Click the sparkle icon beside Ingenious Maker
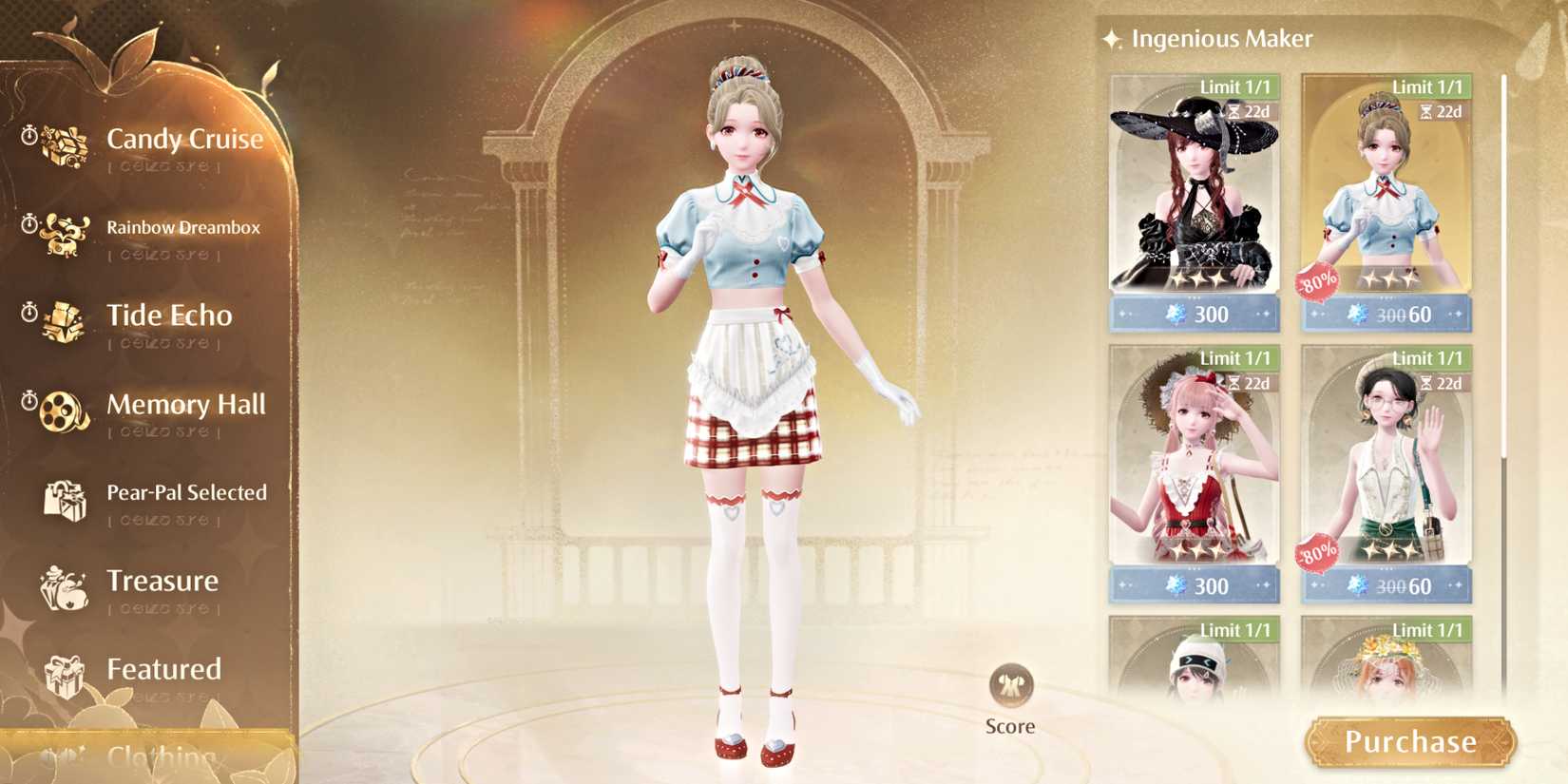This screenshot has height=784, width=1568. (x=1110, y=39)
